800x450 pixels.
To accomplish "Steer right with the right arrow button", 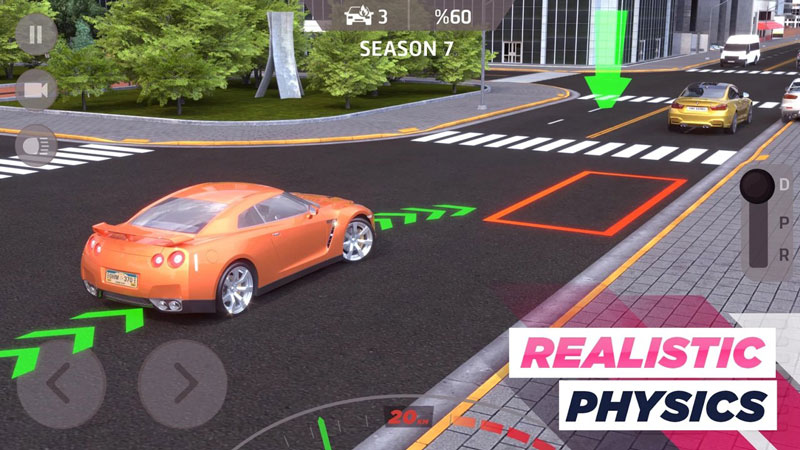I will pyautogui.click(x=182, y=384).
